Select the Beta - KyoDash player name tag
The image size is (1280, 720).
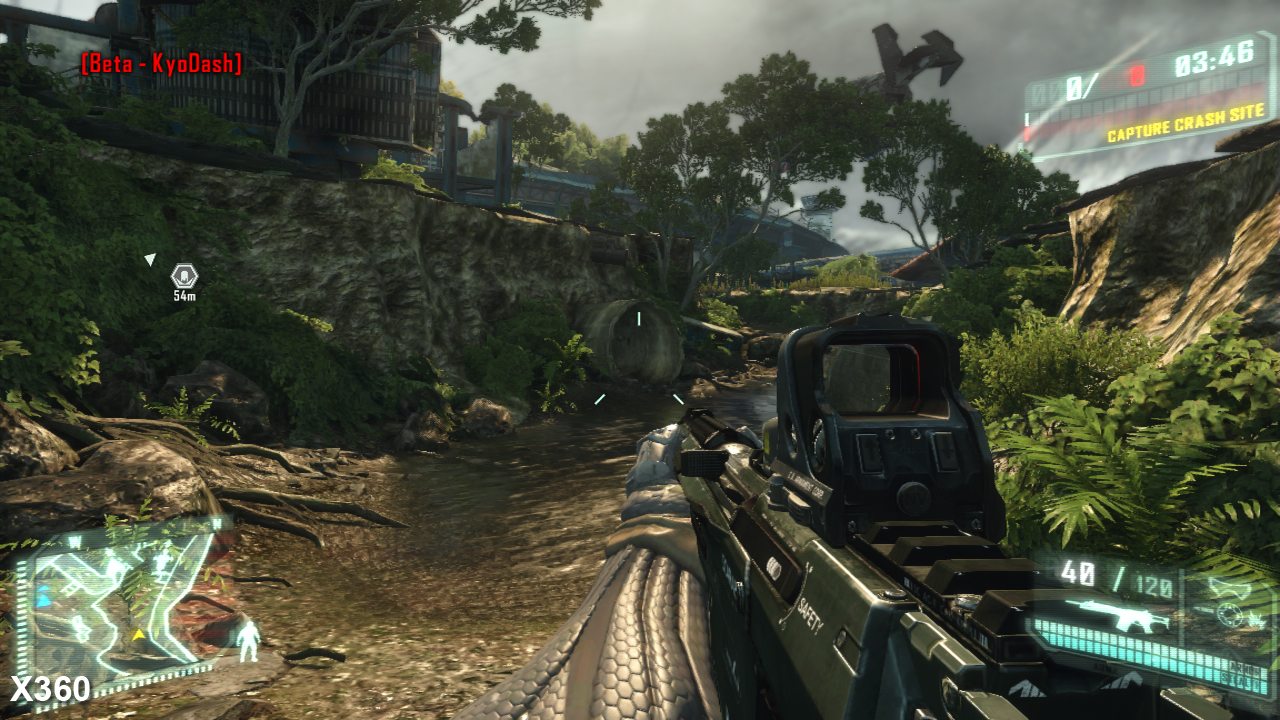tap(162, 65)
